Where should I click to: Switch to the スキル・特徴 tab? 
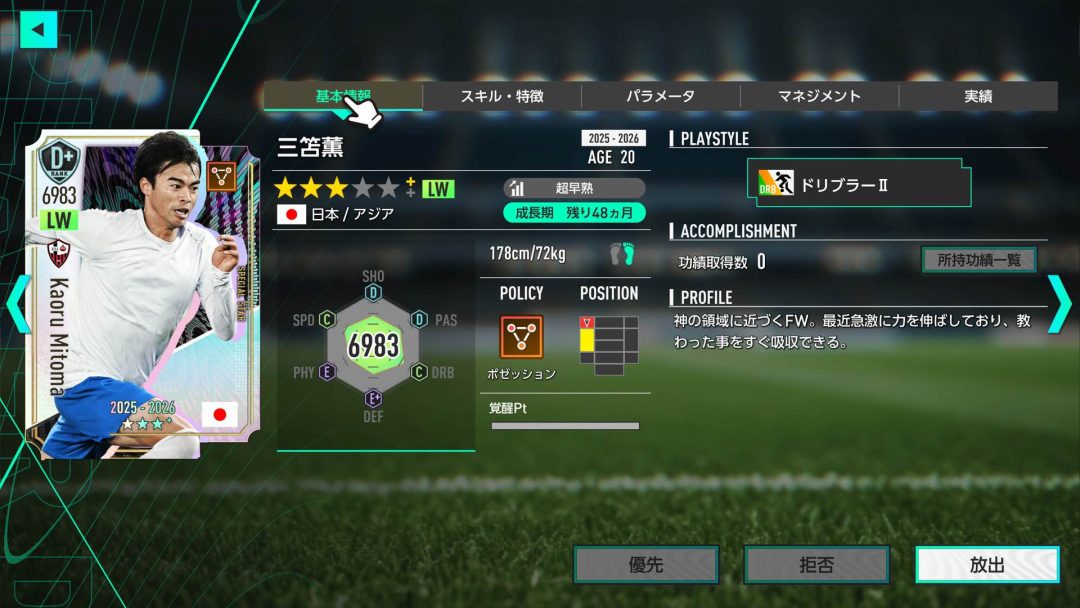[x=502, y=96]
